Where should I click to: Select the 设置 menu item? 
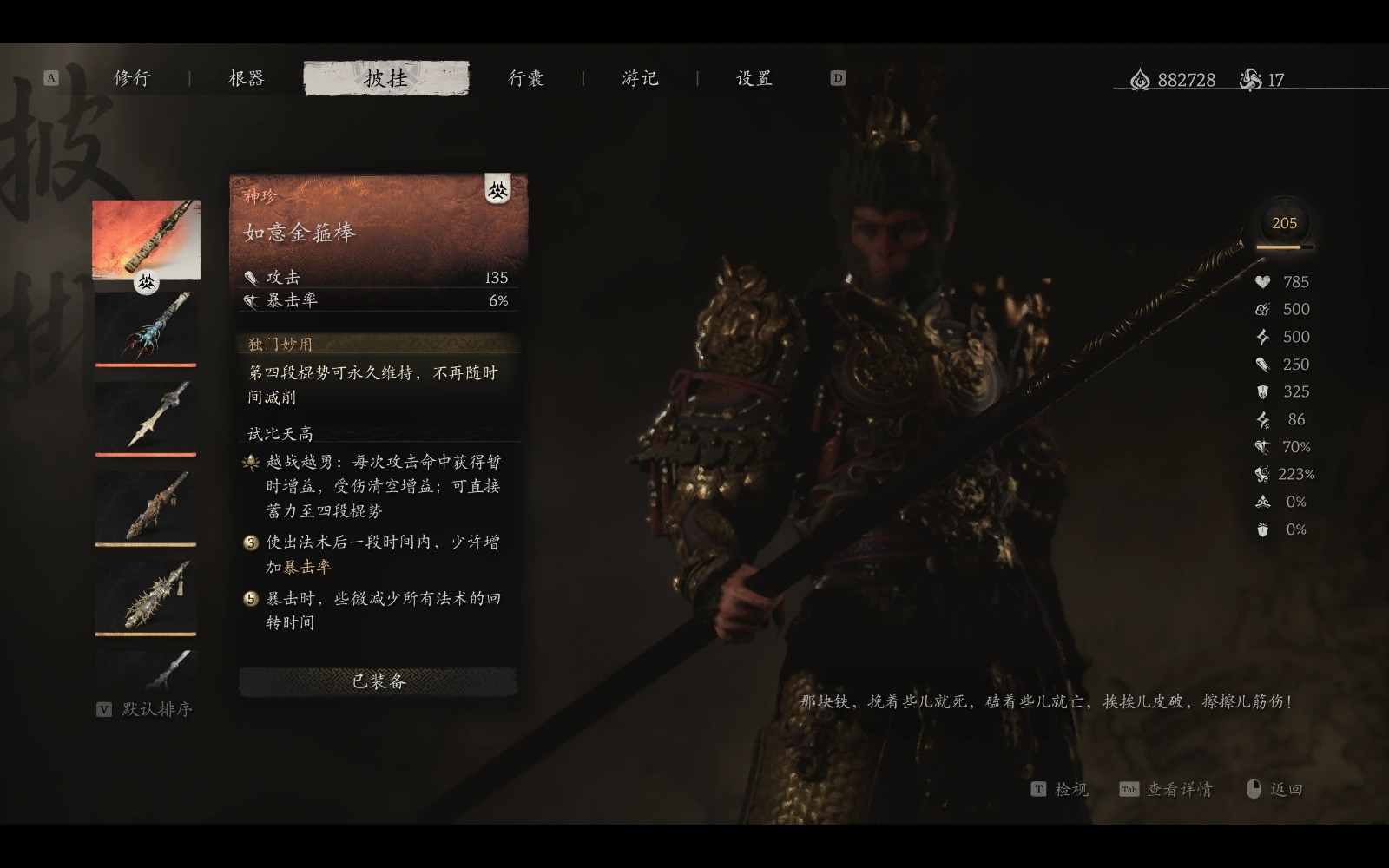pos(752,77)
